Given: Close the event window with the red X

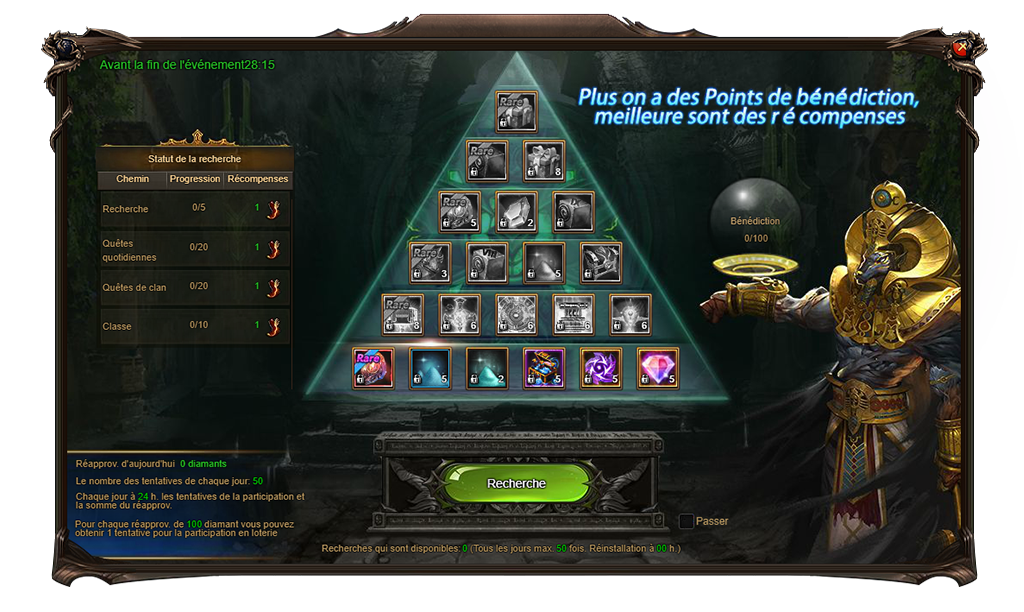Looking at the screenshot, I should click(961, 47).
